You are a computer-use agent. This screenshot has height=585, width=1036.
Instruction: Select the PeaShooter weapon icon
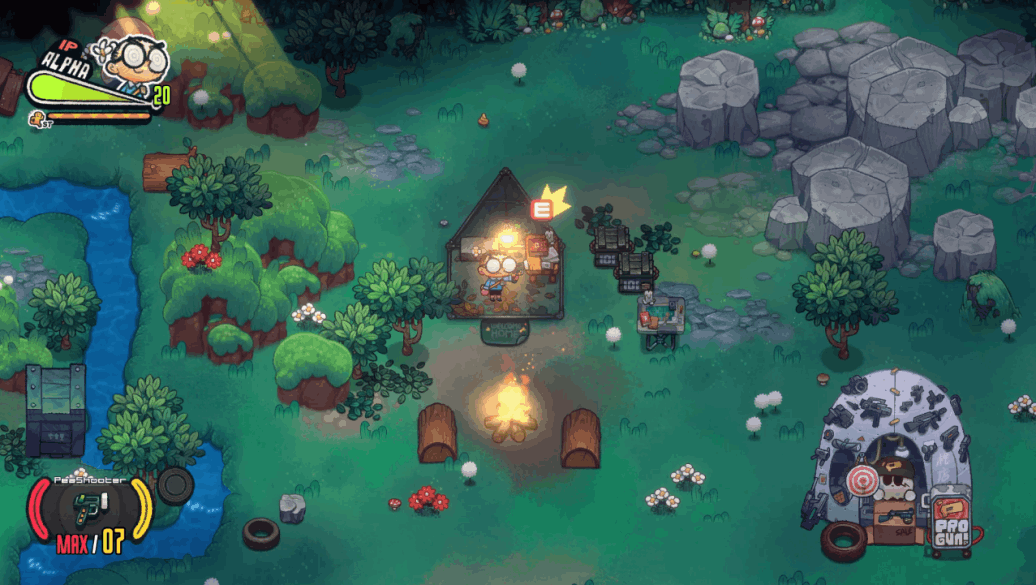click(91, 509)
